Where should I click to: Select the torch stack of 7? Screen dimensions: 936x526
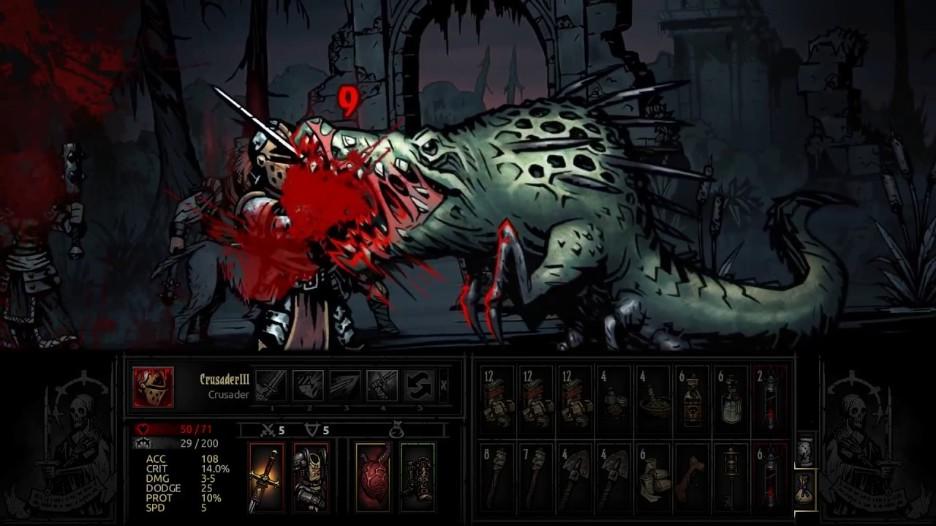pos(536,474)
